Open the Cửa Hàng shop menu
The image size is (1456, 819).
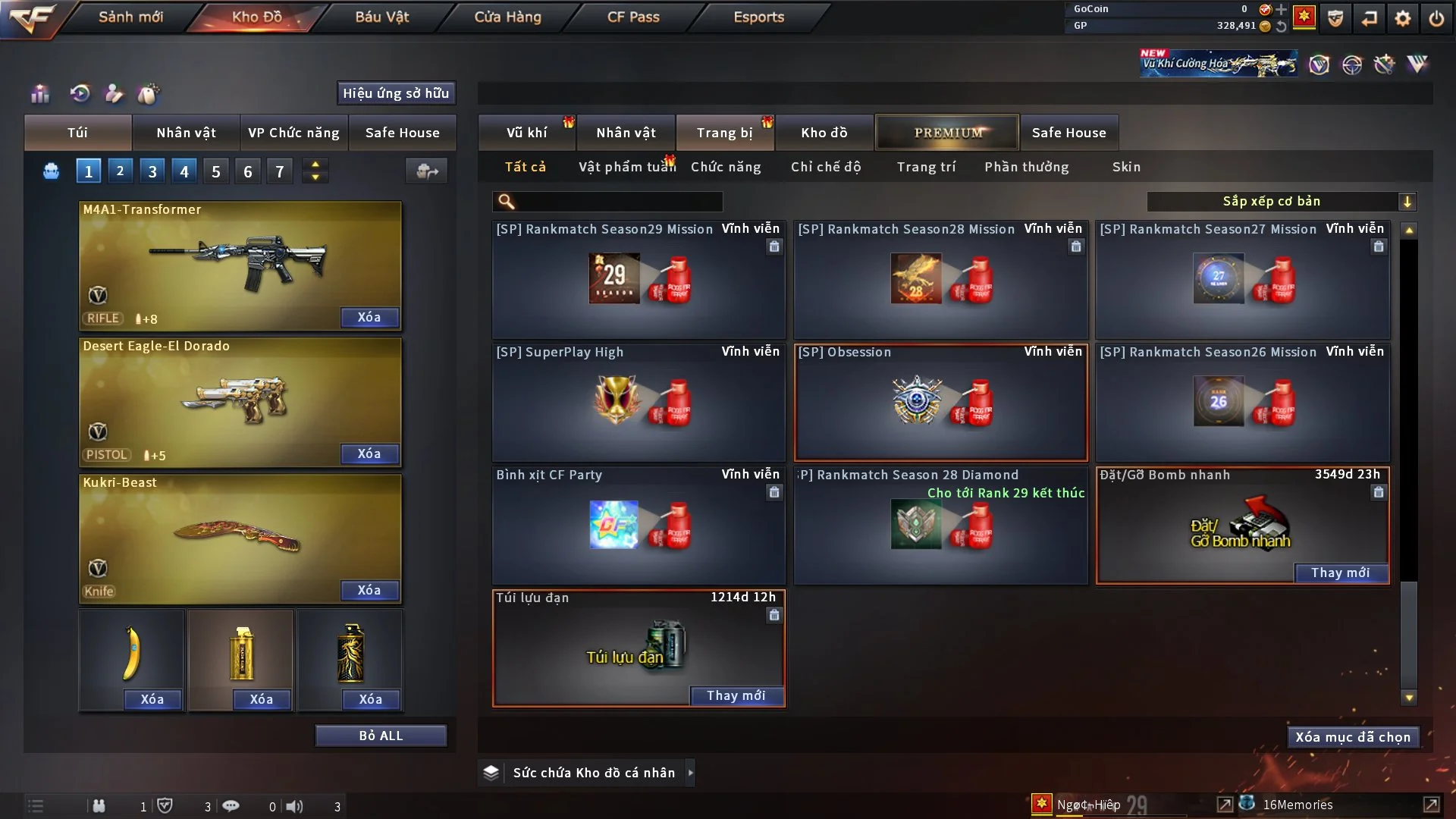(507, 17)
